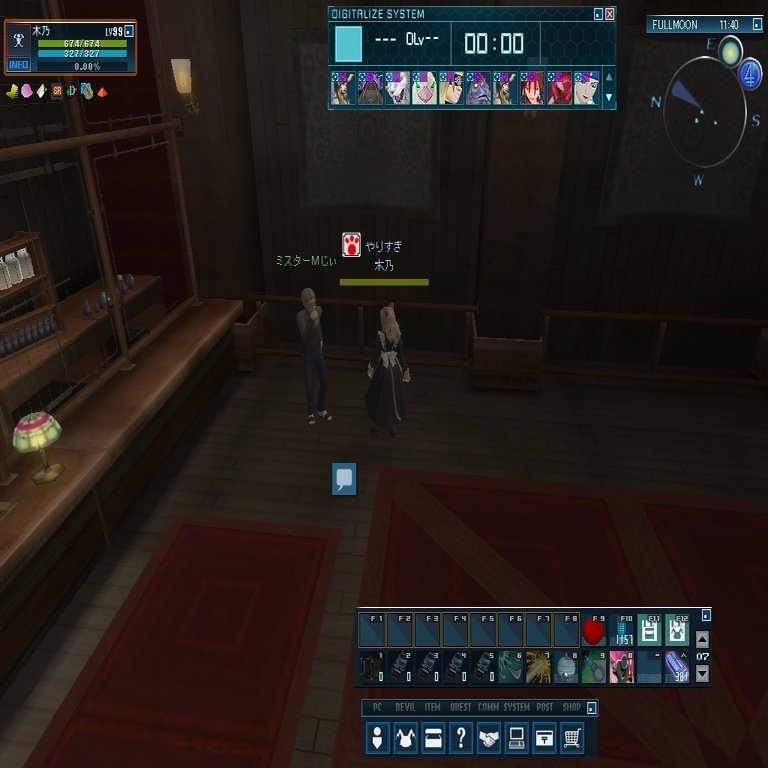Screen dimensions: 768x768
Task: Click the INFO button under the player portrait
Action: pyautogui.click(x=19, y=65)
